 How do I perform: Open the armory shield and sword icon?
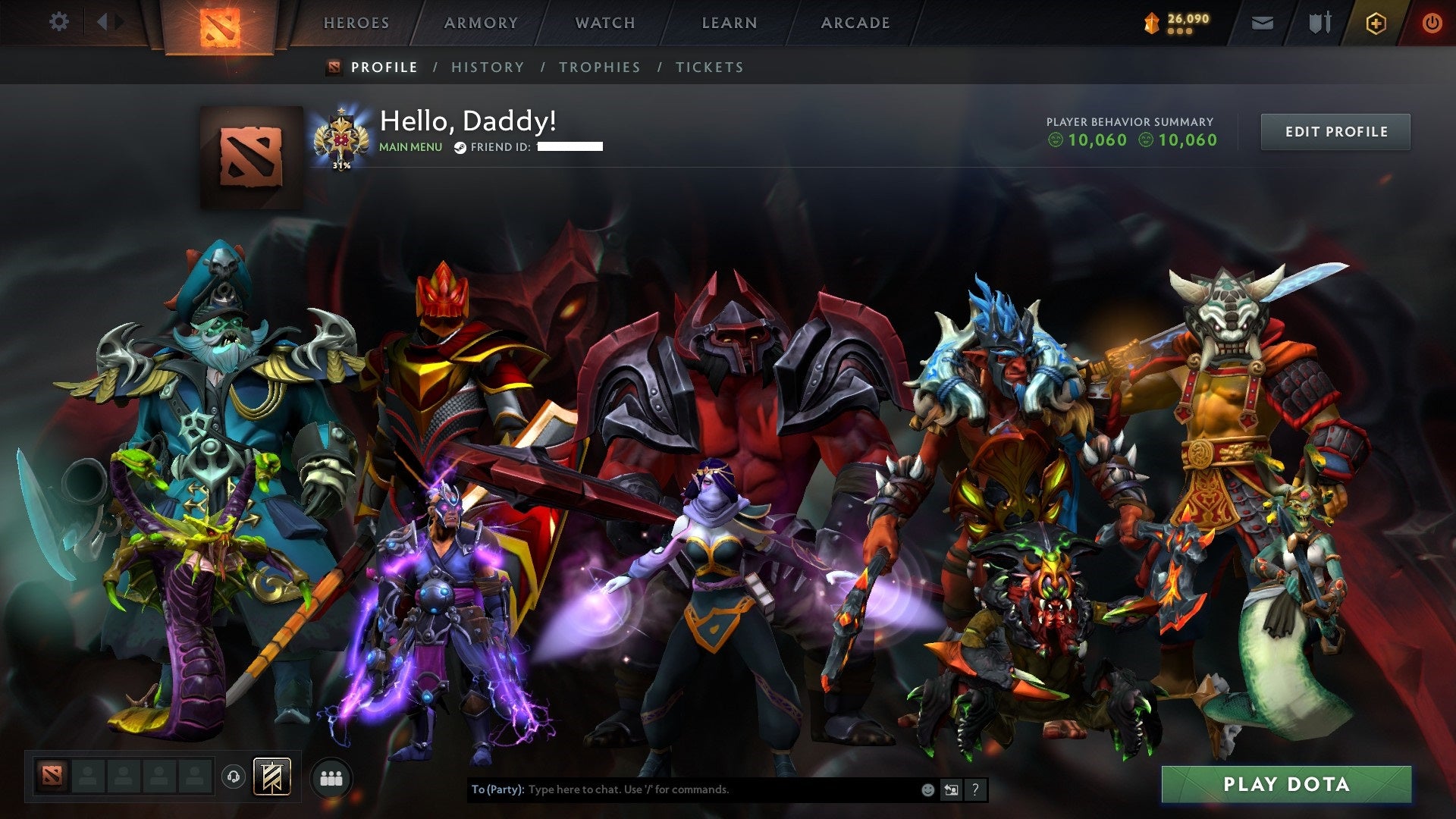(x=1319, y=23)
